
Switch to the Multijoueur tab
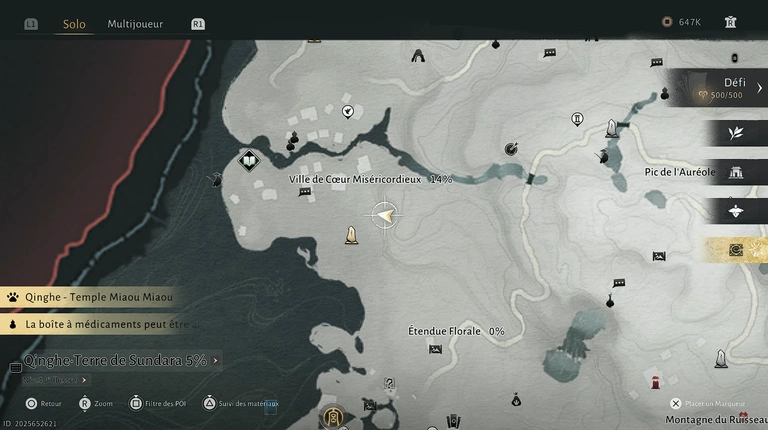135,23
